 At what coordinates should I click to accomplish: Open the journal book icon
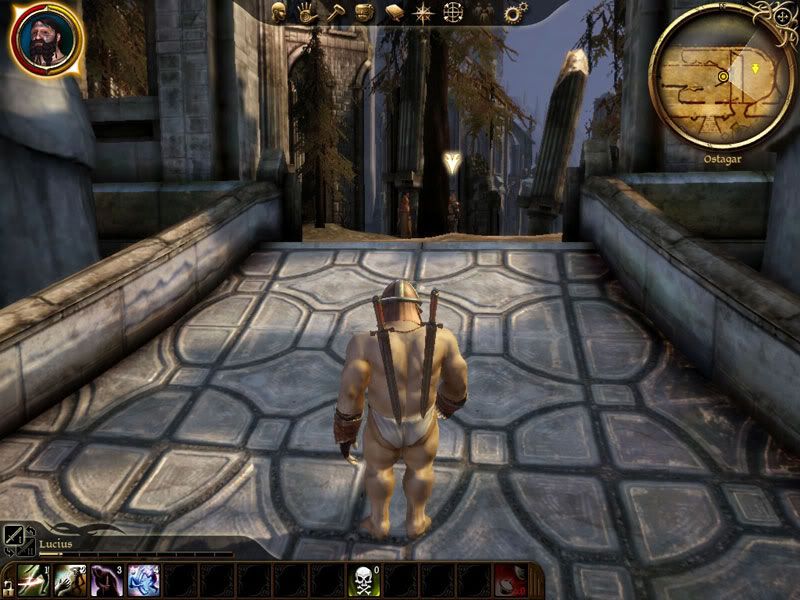[x=394, y=12]
